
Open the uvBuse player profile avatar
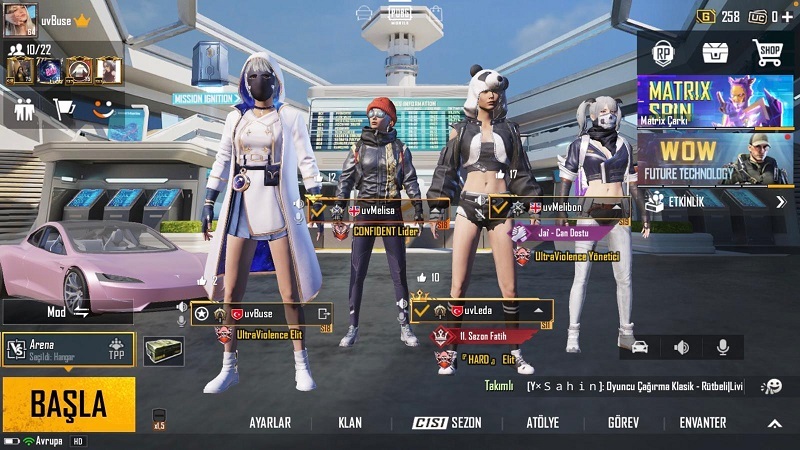20,18
